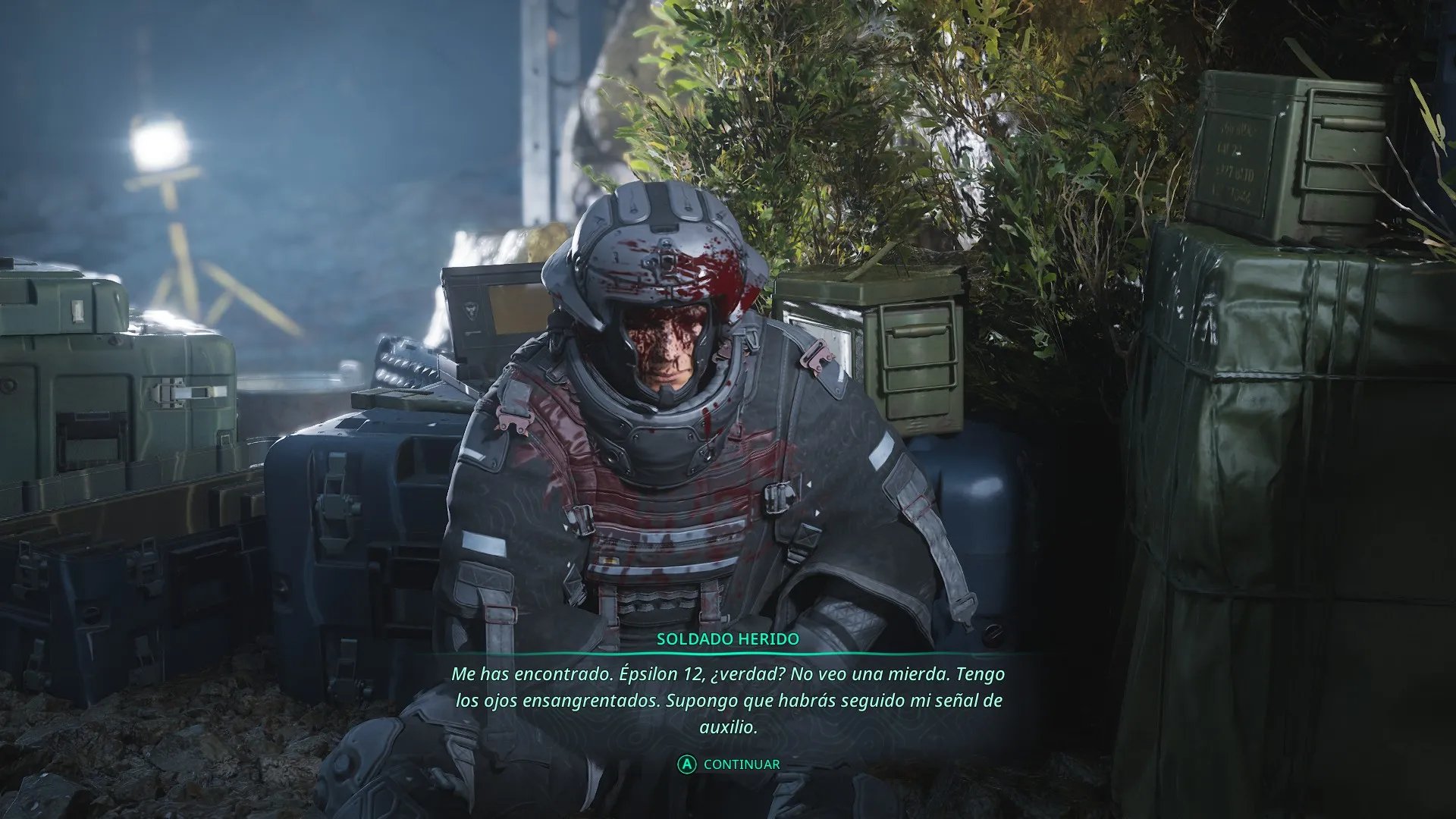Click Continuar to advance the dialogue
Image resolution: width=1456 pixels, height=819 pixels.
(x=730, y=764)
